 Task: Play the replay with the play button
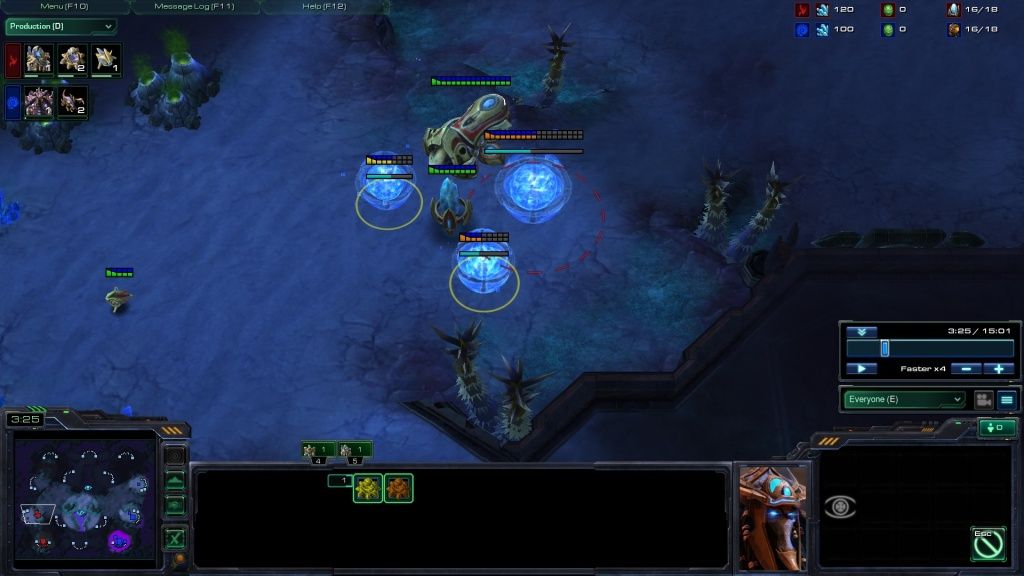coord(861,369)
